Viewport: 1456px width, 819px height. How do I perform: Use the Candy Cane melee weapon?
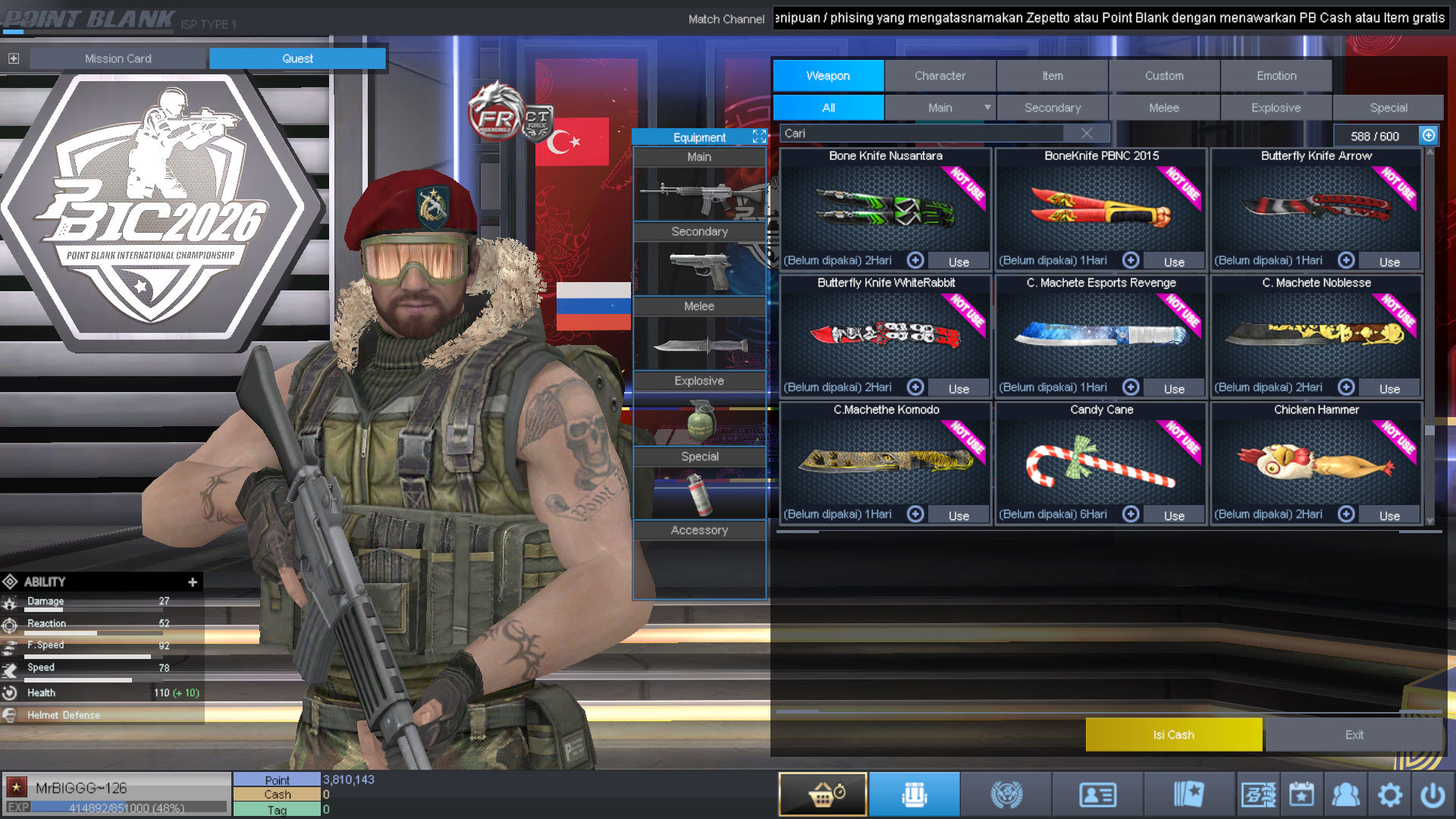click(x=1174, y=516)
